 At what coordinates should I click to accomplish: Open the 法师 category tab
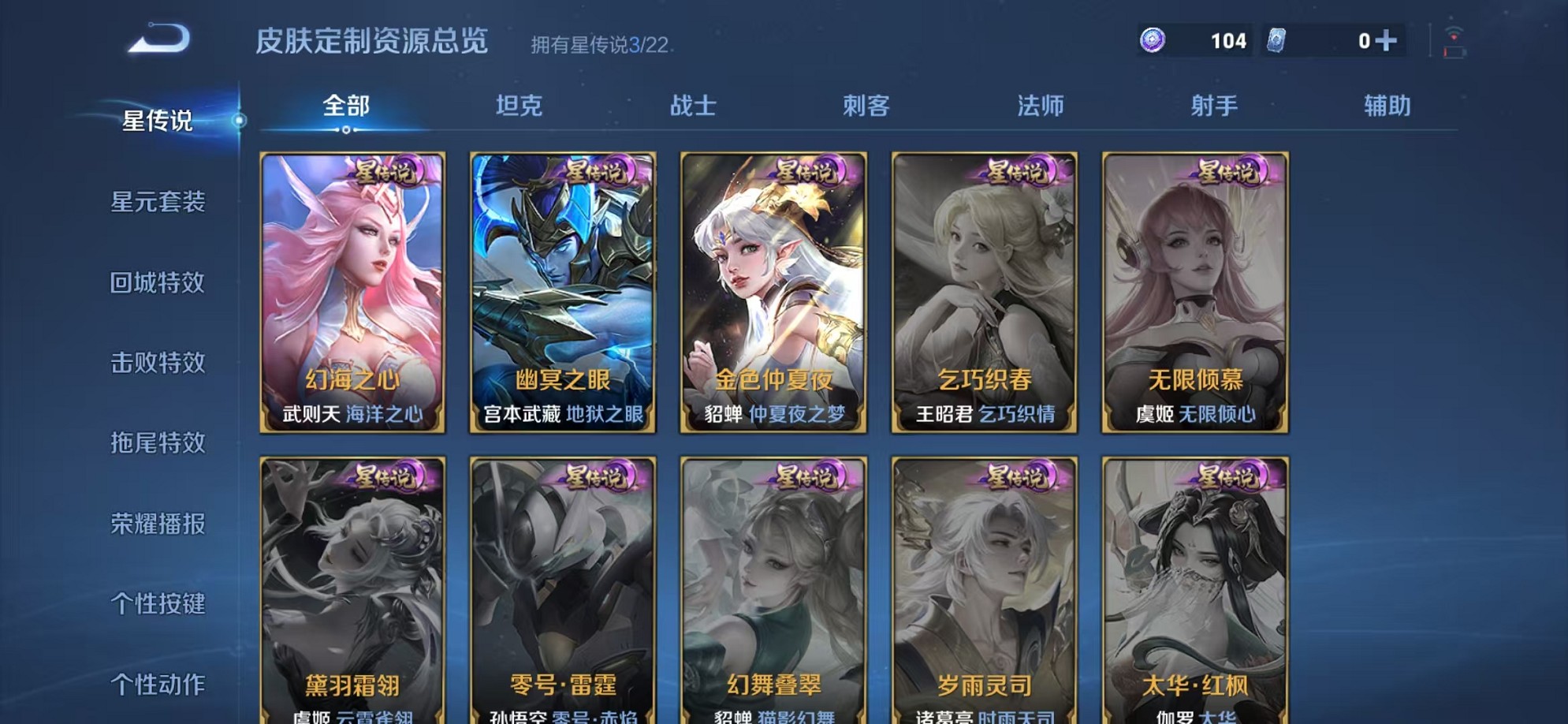click(1039, 104)
